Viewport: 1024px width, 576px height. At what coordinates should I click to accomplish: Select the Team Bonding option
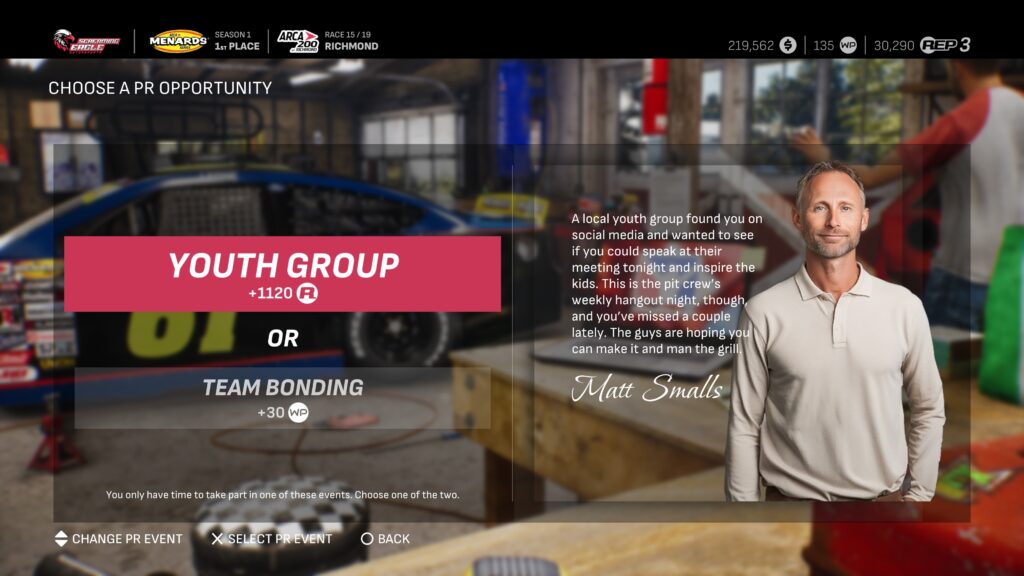(282, 398)
